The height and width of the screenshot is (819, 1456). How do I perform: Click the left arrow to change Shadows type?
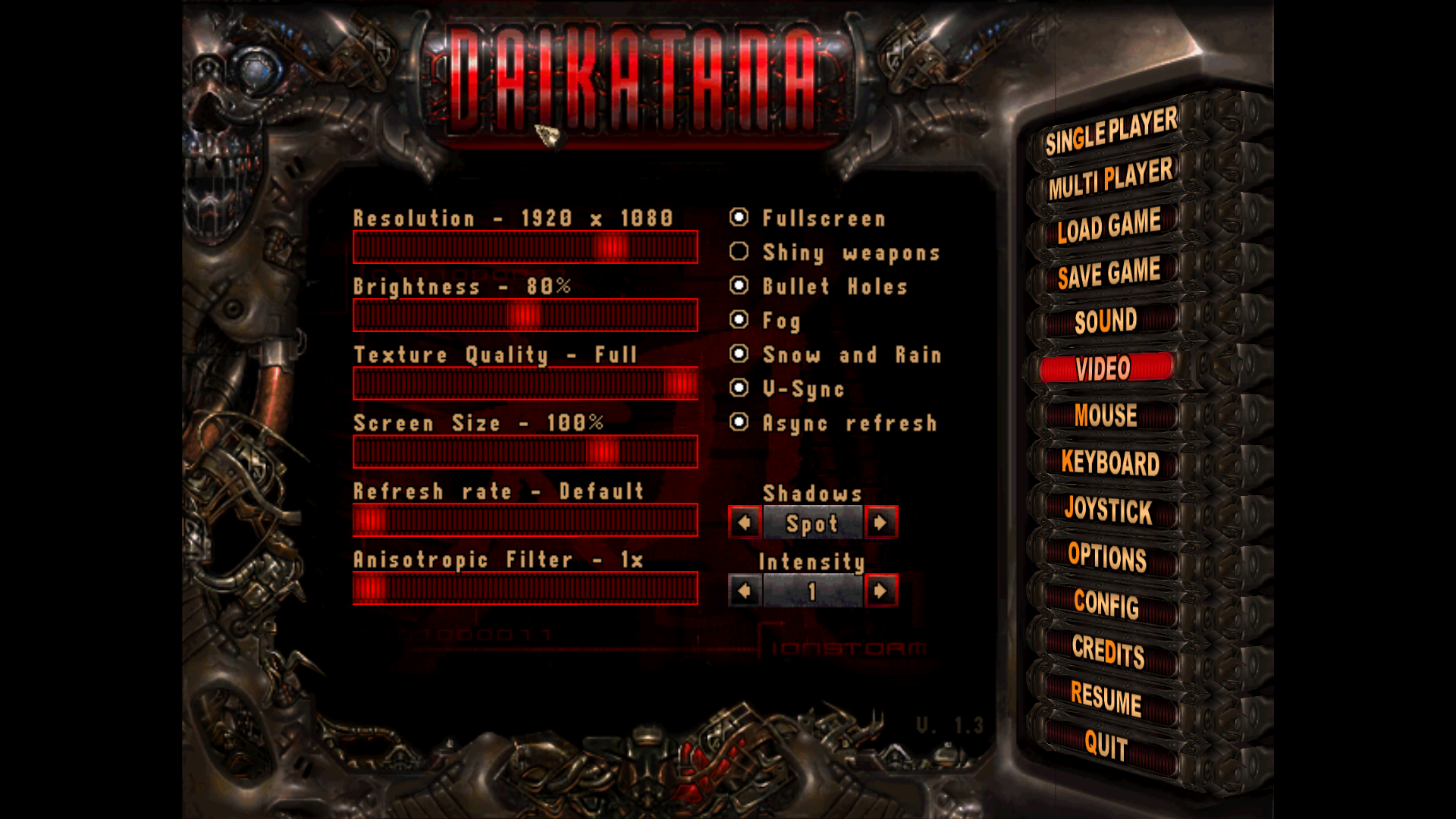(x=744, y=522)
